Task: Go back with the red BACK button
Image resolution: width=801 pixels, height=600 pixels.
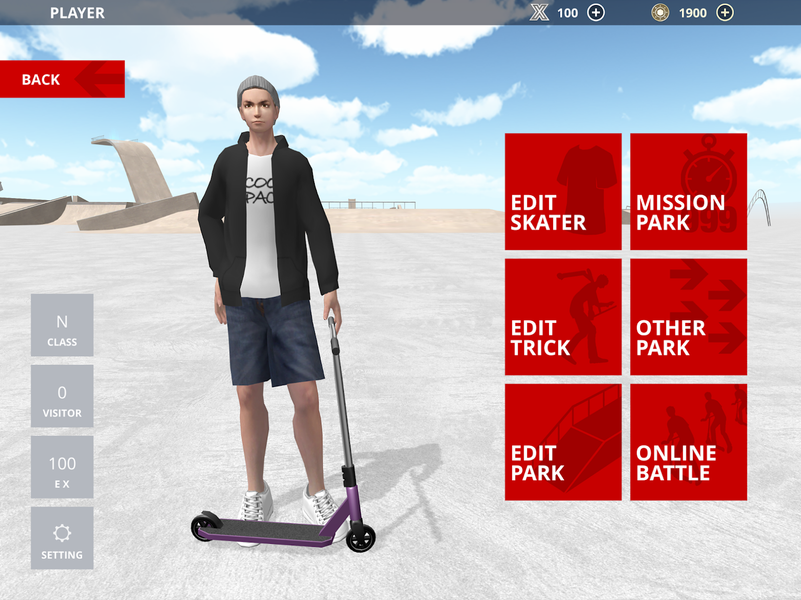Action: [62, 79]
